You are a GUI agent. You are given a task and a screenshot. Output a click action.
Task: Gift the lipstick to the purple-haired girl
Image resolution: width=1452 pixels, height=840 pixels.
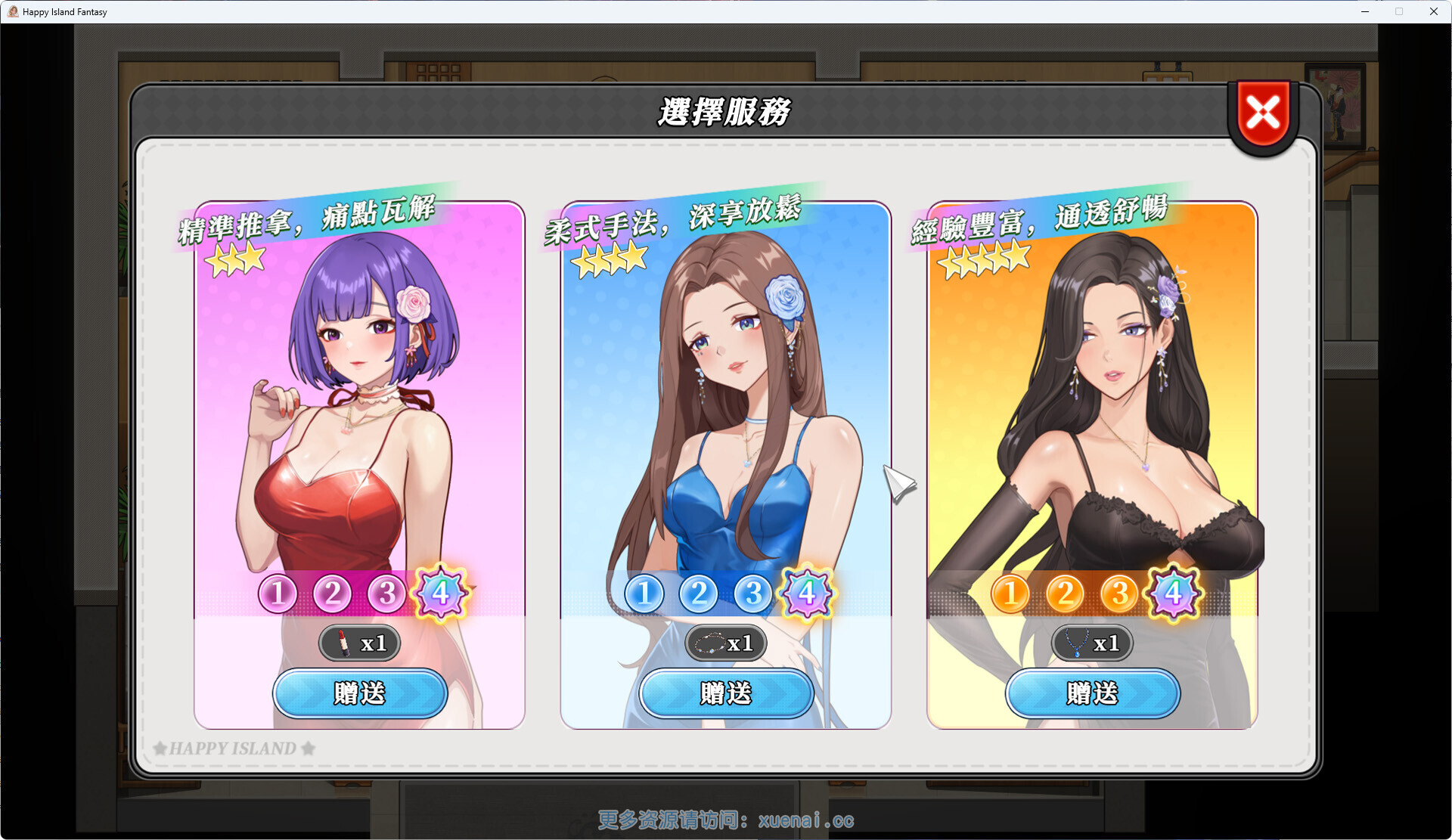tap(360, 693)
